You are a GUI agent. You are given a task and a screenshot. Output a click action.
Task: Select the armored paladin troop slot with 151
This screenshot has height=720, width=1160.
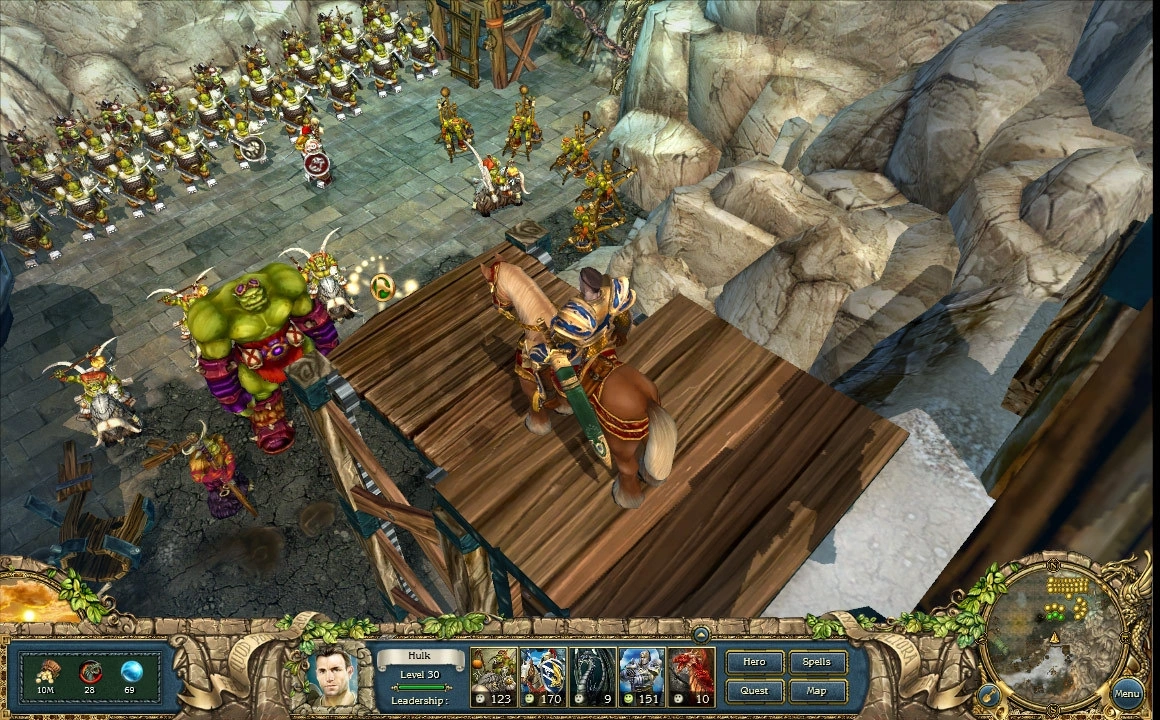pos(642,675)
